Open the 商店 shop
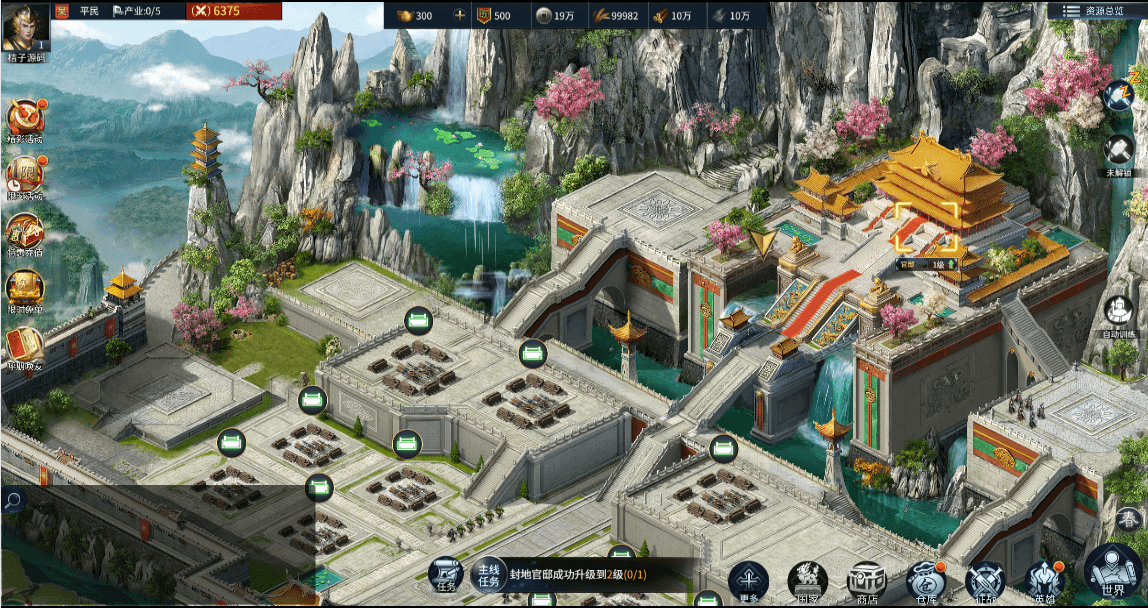 point(867,581)
